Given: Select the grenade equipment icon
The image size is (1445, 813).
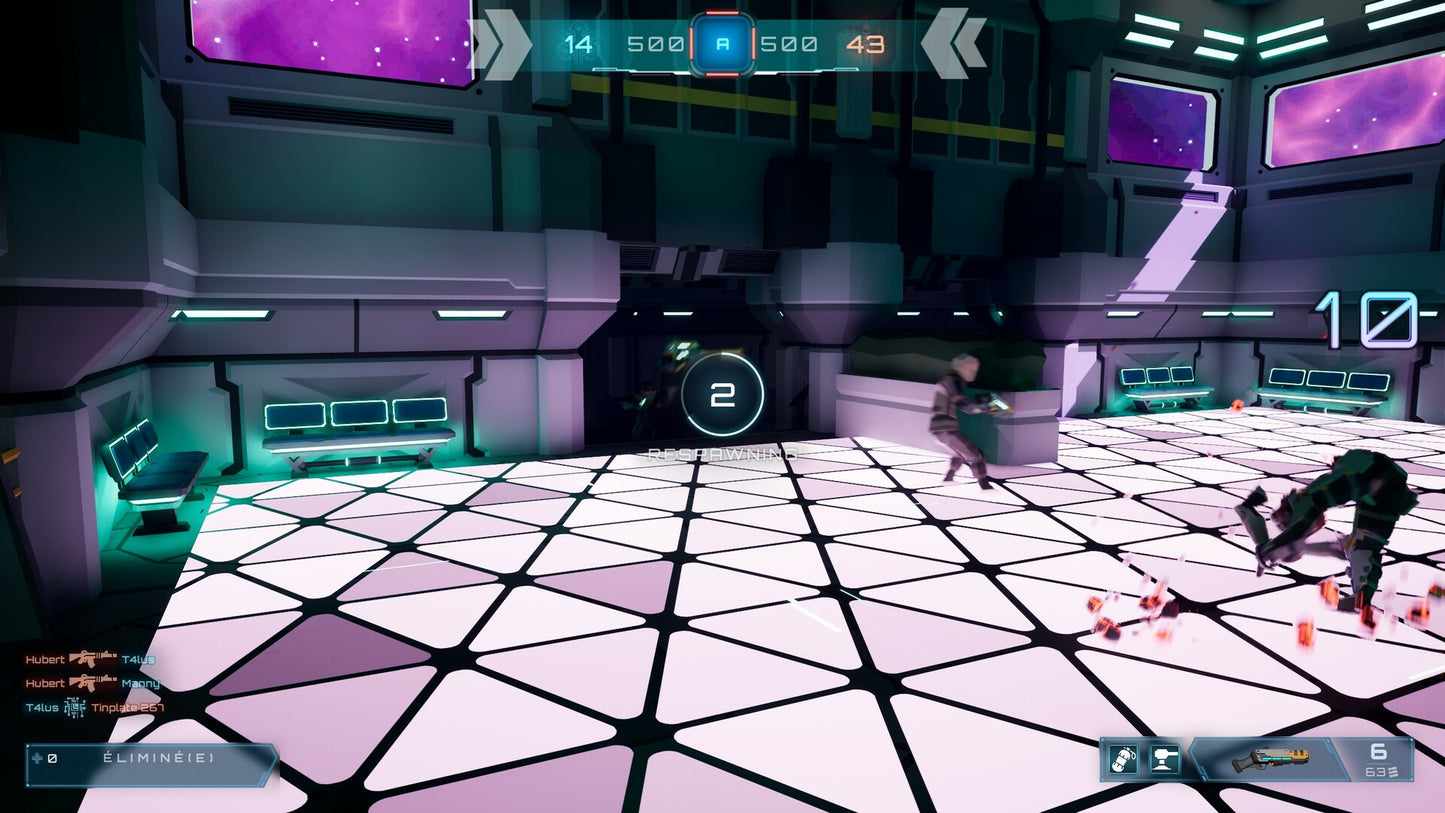Looking at the screenshot, I should click(1123, 760).
